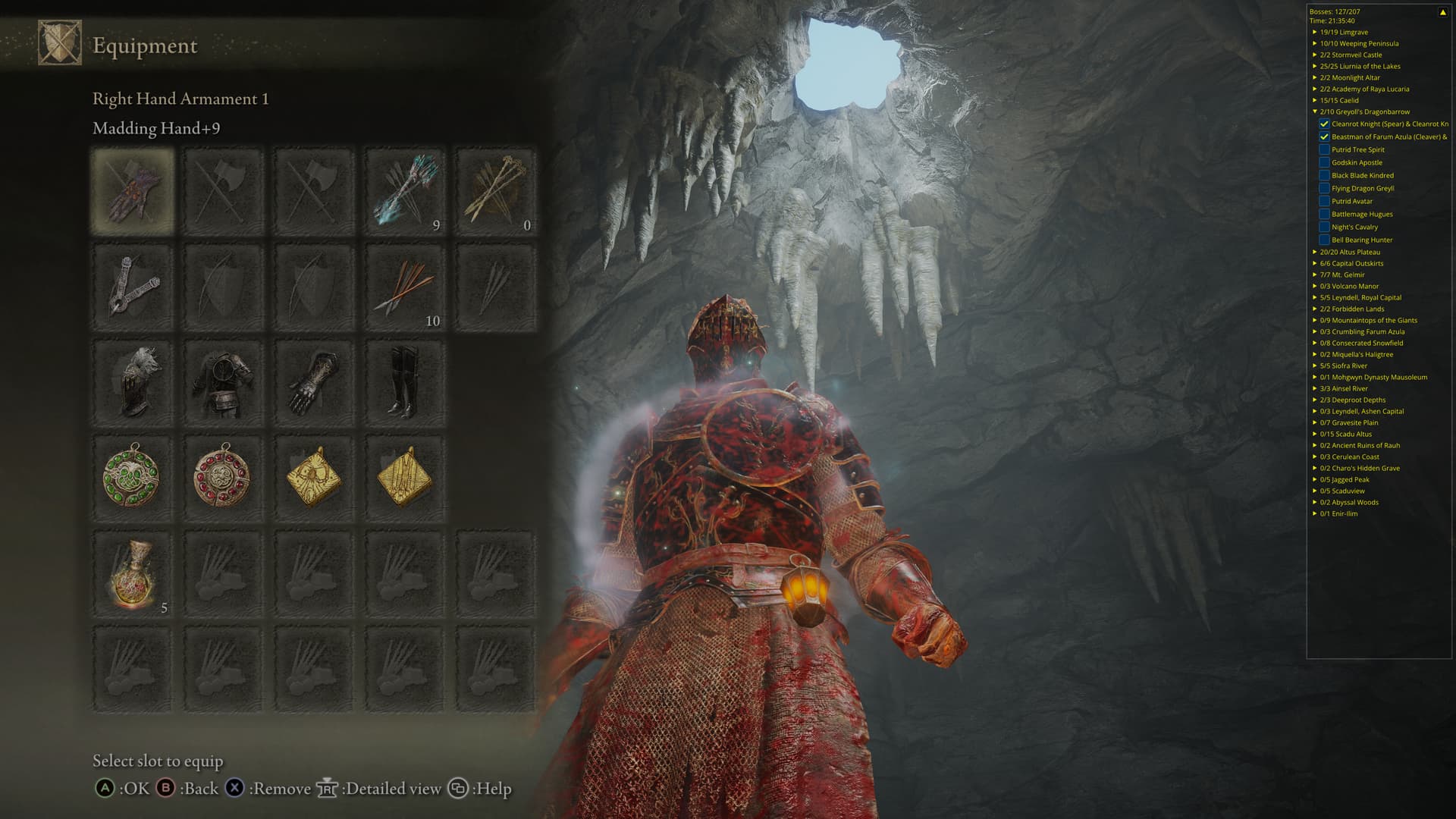Choose the golden scorpion charm talisman
Viewport: 1456px width, 819px height.
tap(314, 477)
